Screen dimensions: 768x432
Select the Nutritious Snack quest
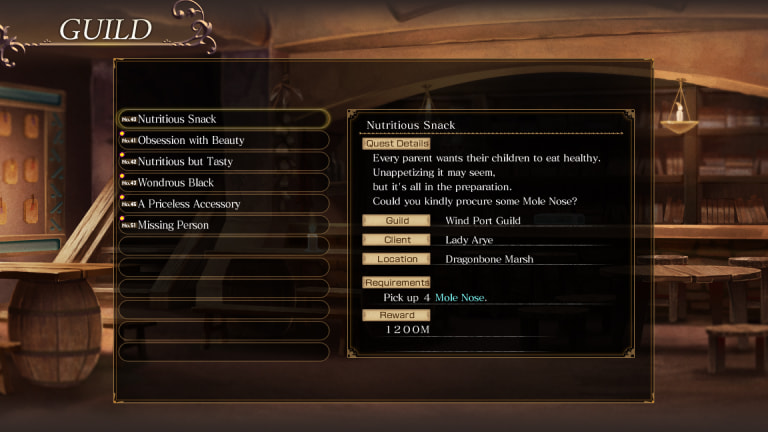[223, 119]
